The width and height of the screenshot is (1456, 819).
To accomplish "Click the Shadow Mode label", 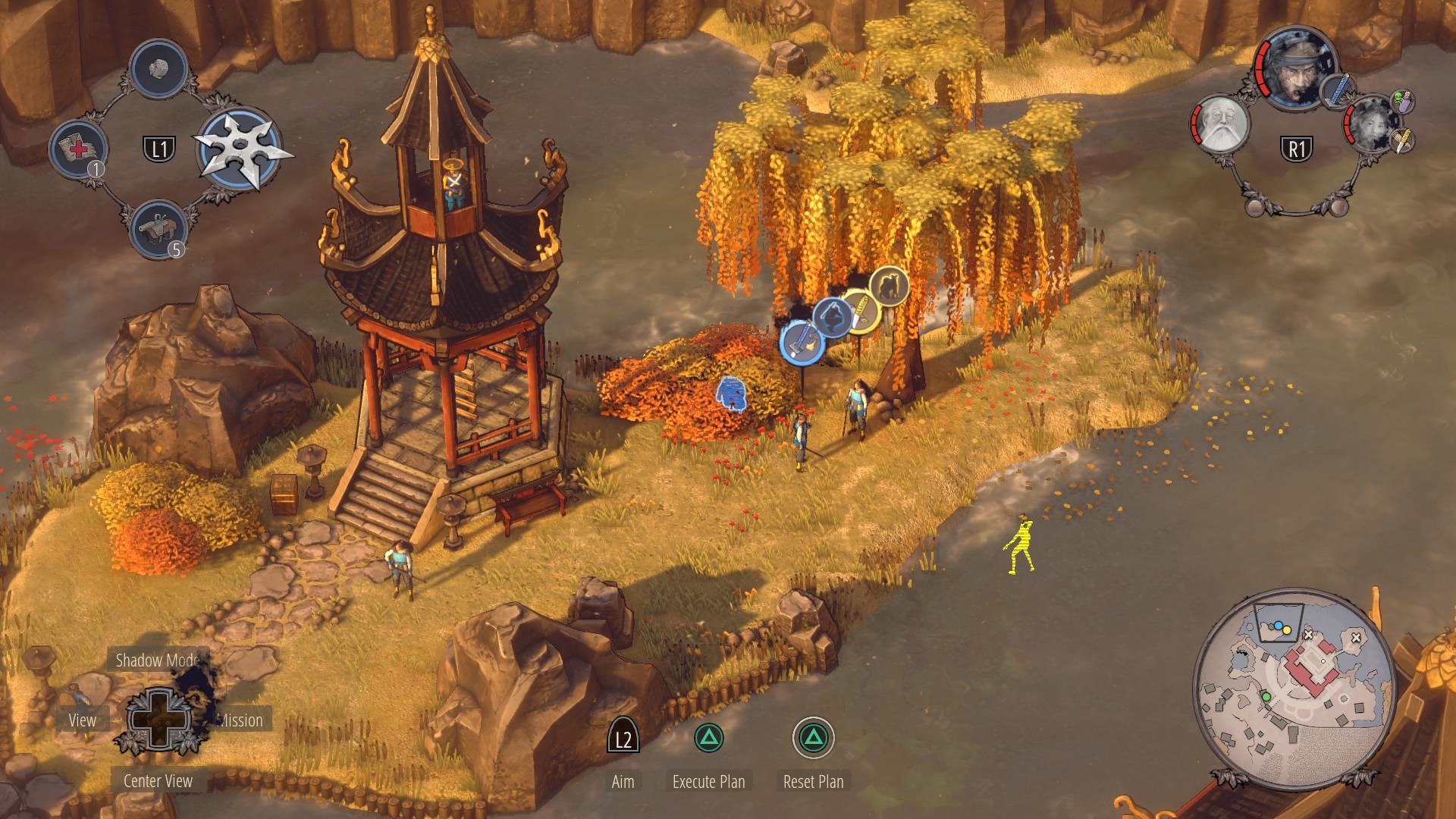I will [157, 661].
